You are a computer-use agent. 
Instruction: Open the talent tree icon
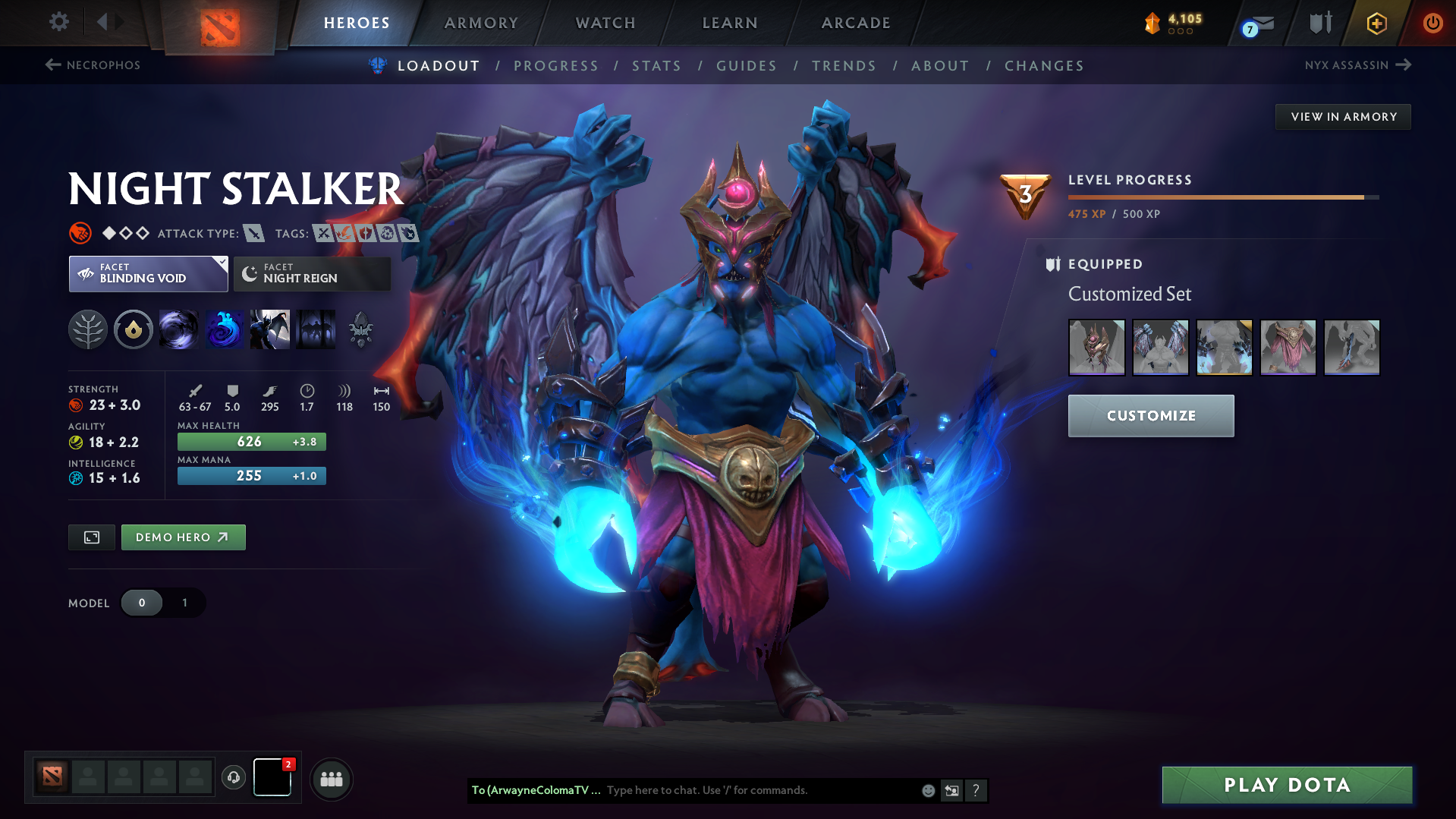tap(89, 329)
